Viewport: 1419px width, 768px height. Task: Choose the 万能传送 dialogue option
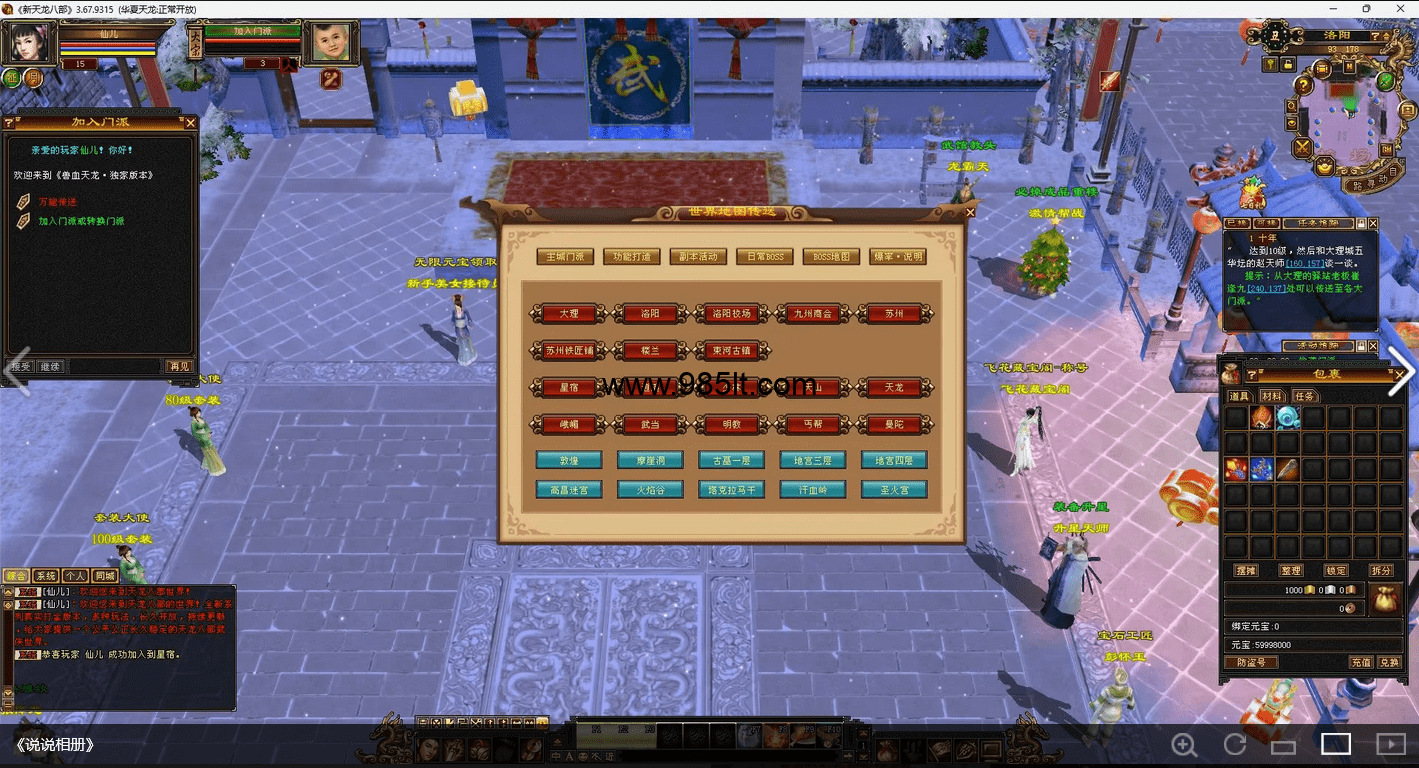pyautogui.click(x=57, y=202)
